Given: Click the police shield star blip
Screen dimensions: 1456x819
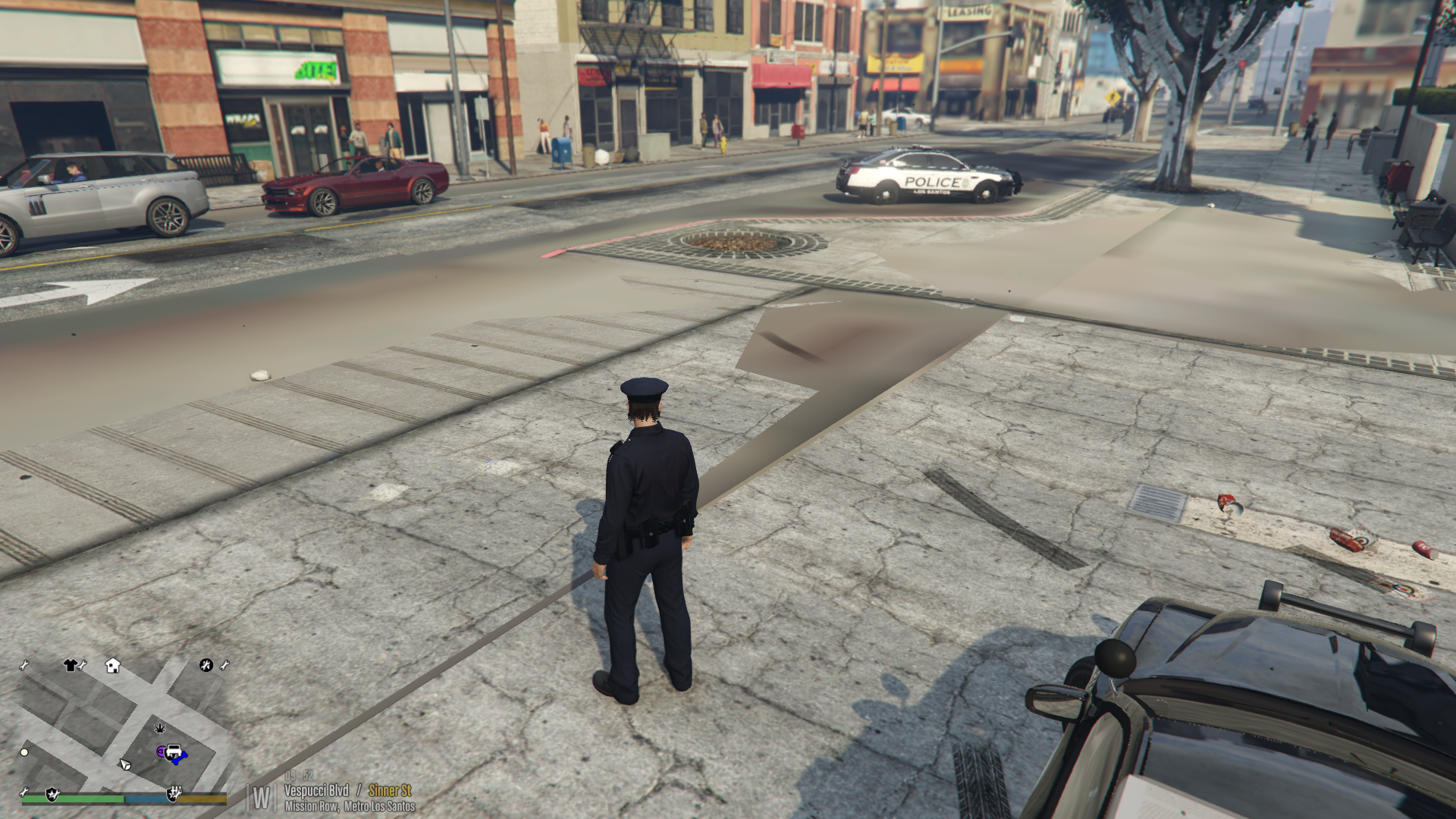Looking at the screenshot, I should coord(52,794).
